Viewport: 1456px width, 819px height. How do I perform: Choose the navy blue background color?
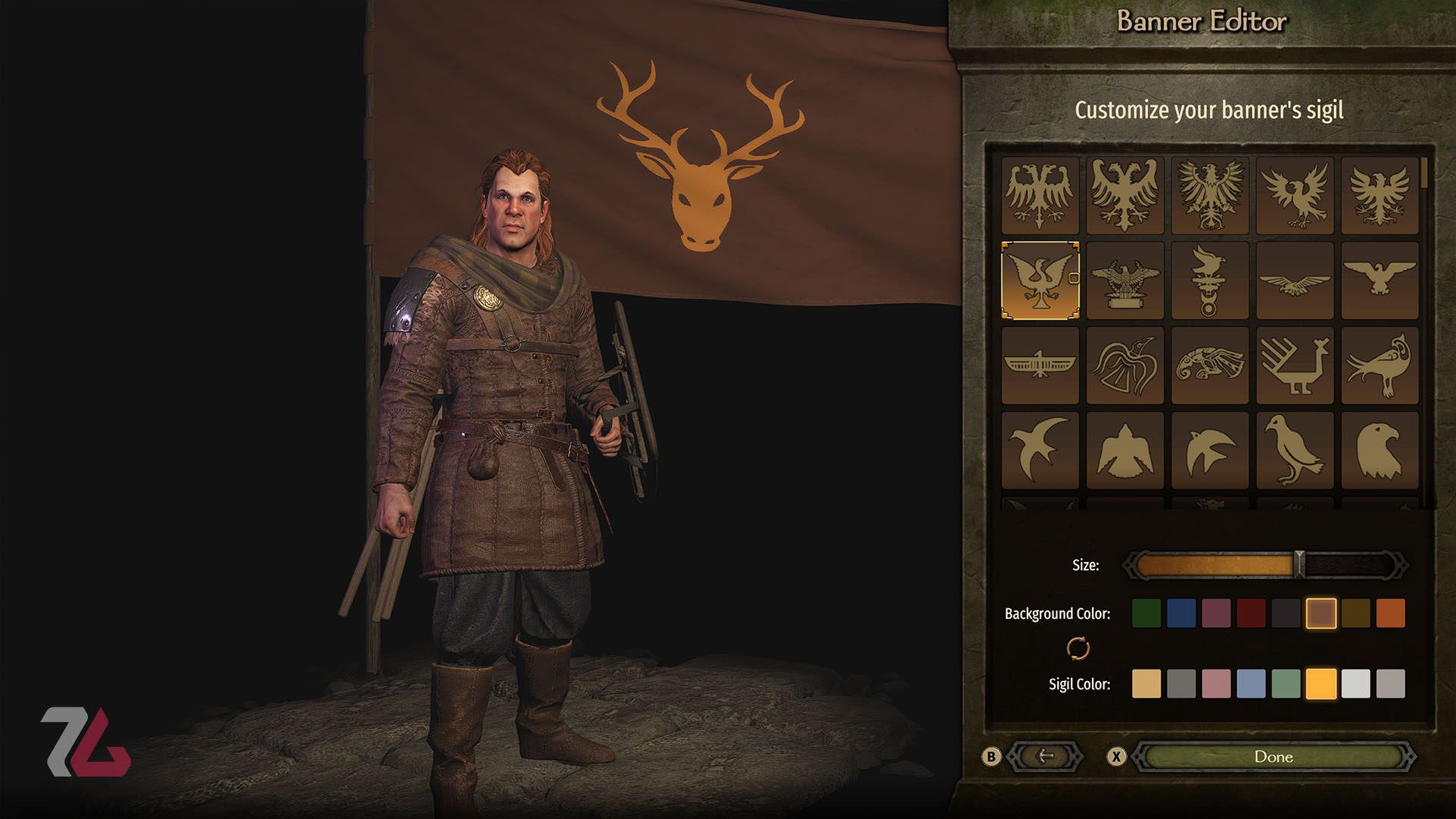click(1181, 613)
